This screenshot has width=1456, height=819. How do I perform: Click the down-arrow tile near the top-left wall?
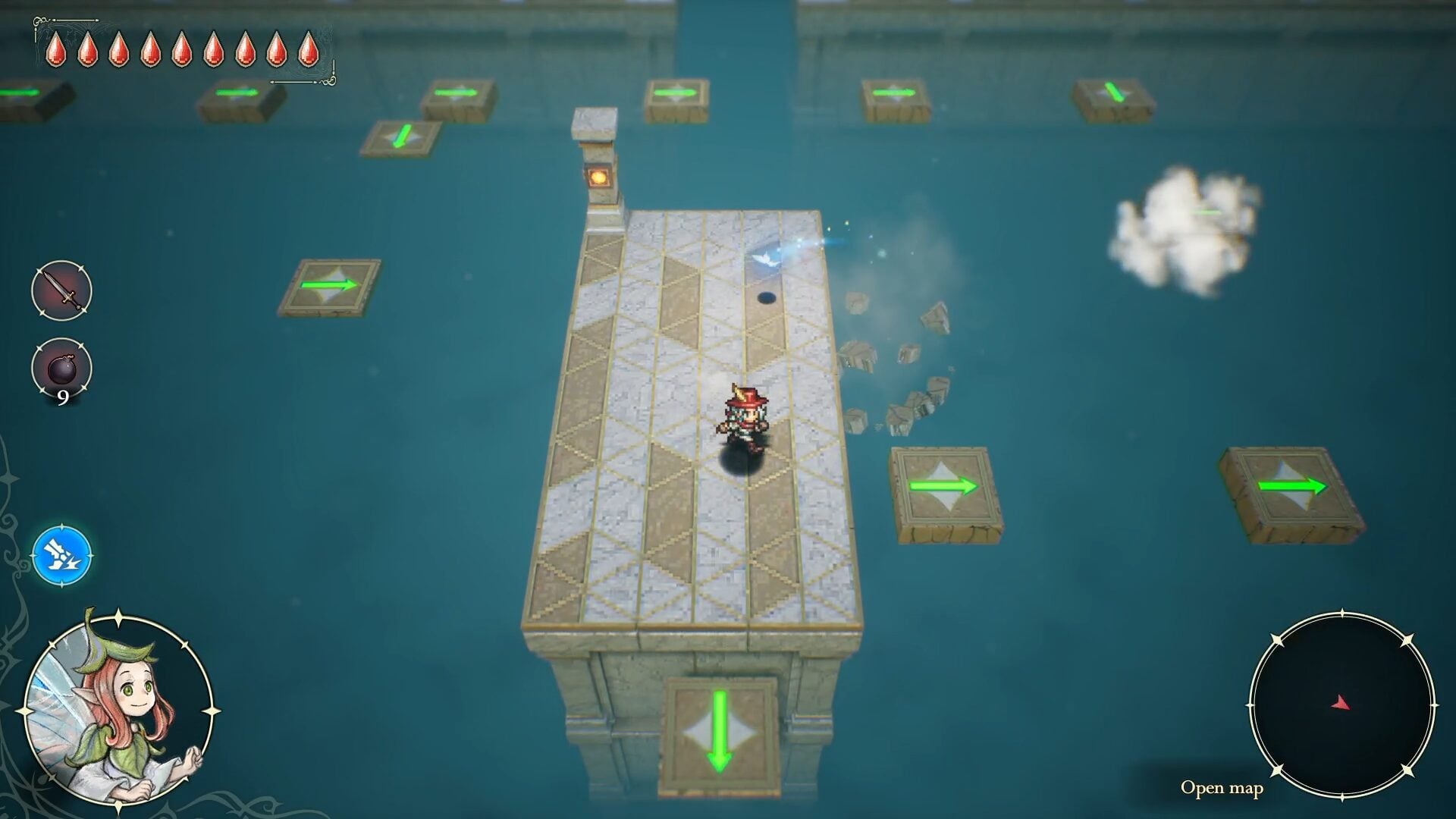pyautogui.click(x=400, y=136)
